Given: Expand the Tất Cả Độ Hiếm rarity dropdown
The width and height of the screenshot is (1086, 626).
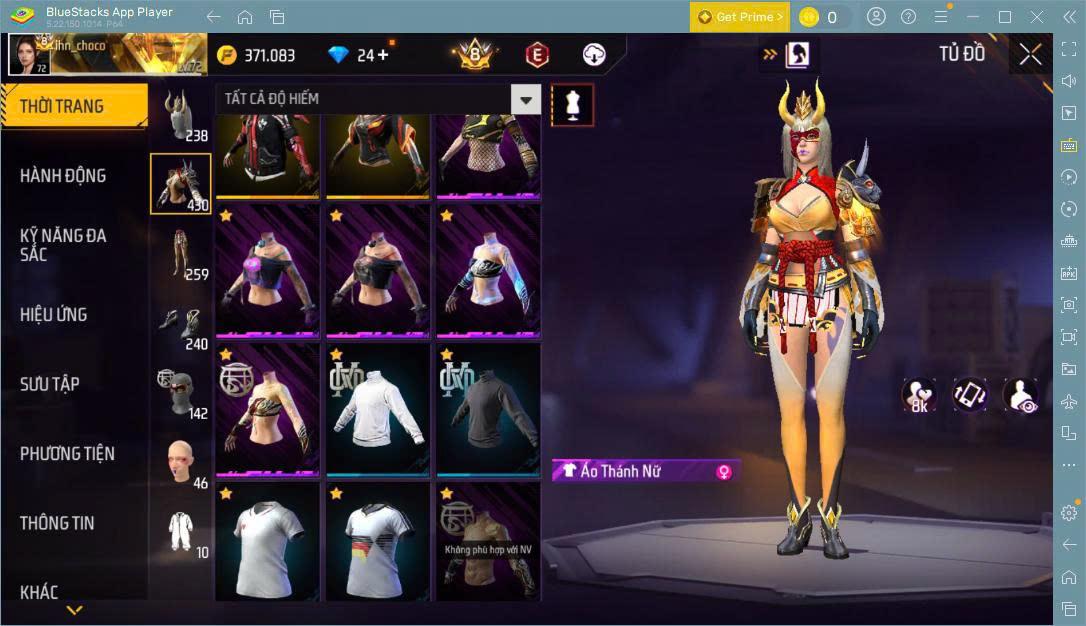Looking at the screenshot, I should (525, 99).
